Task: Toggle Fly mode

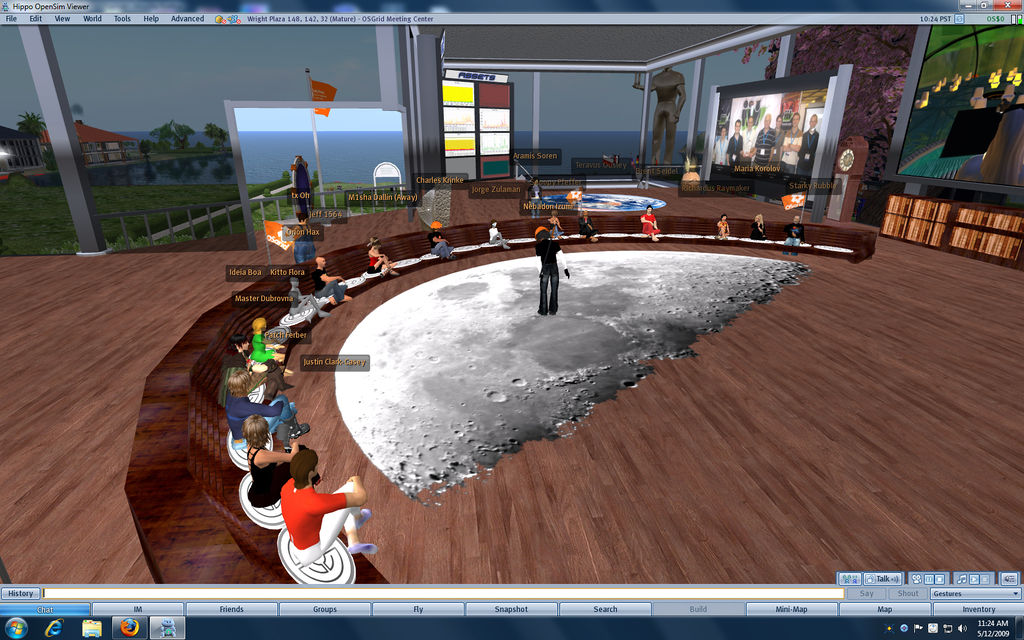Action: pyautogui.click(x=418, y=609)
